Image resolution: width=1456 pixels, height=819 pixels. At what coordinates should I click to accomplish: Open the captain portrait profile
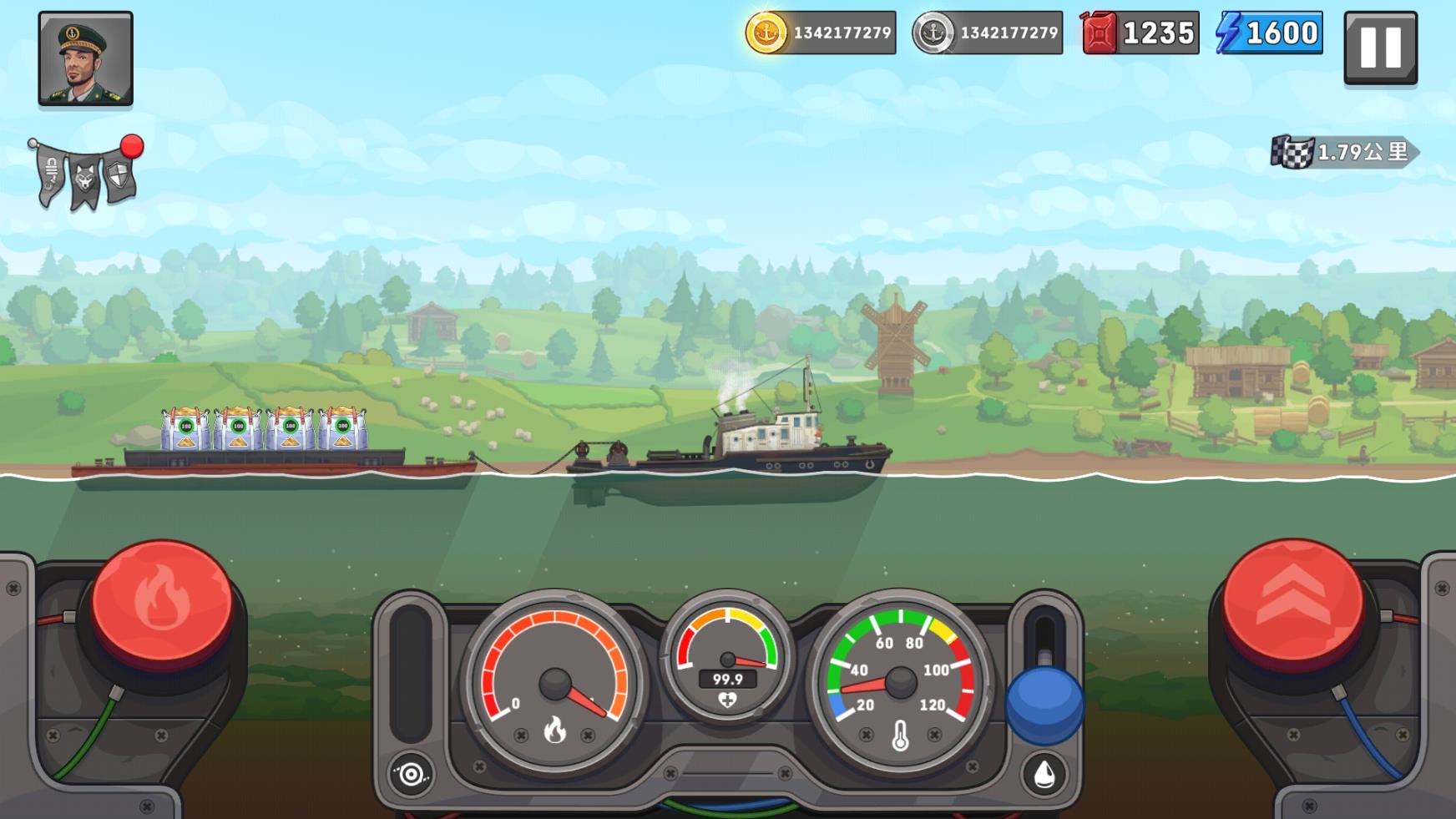(85, 58)
